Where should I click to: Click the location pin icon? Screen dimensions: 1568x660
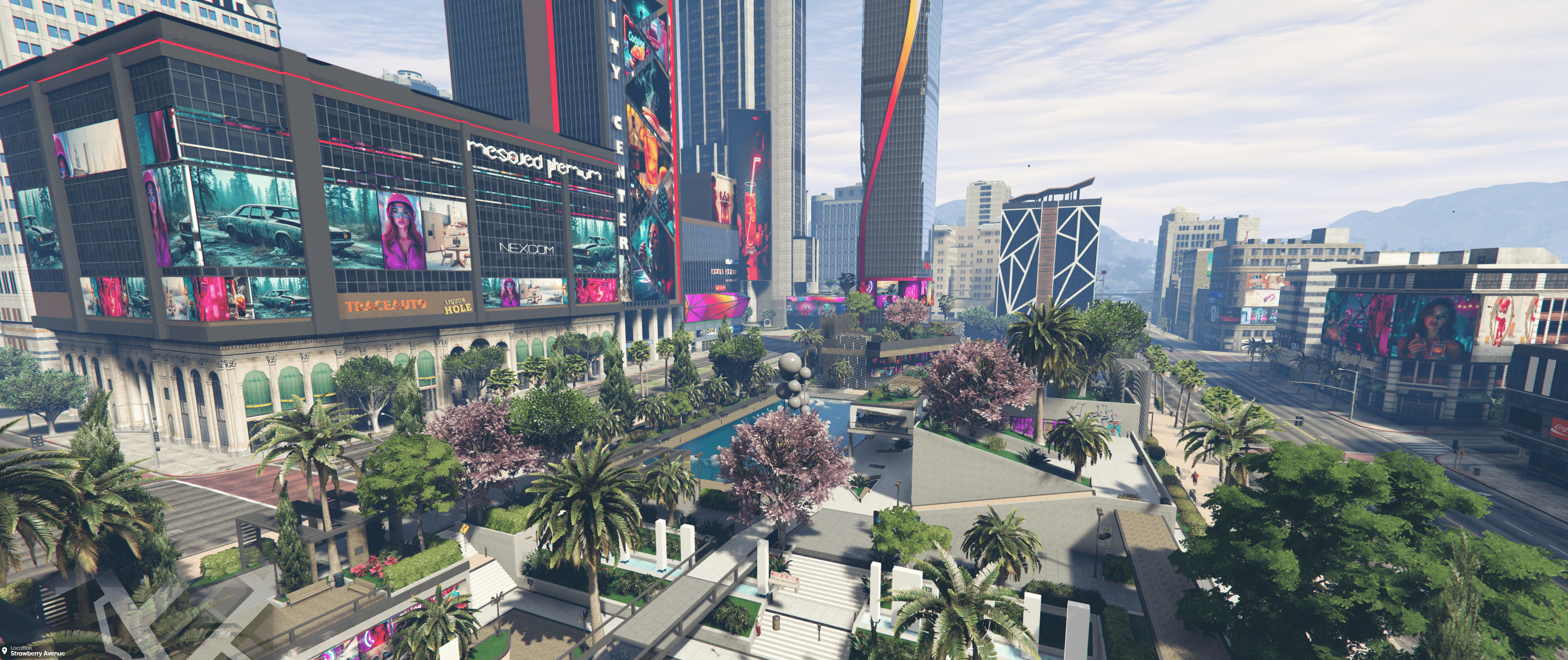[5, 651]
